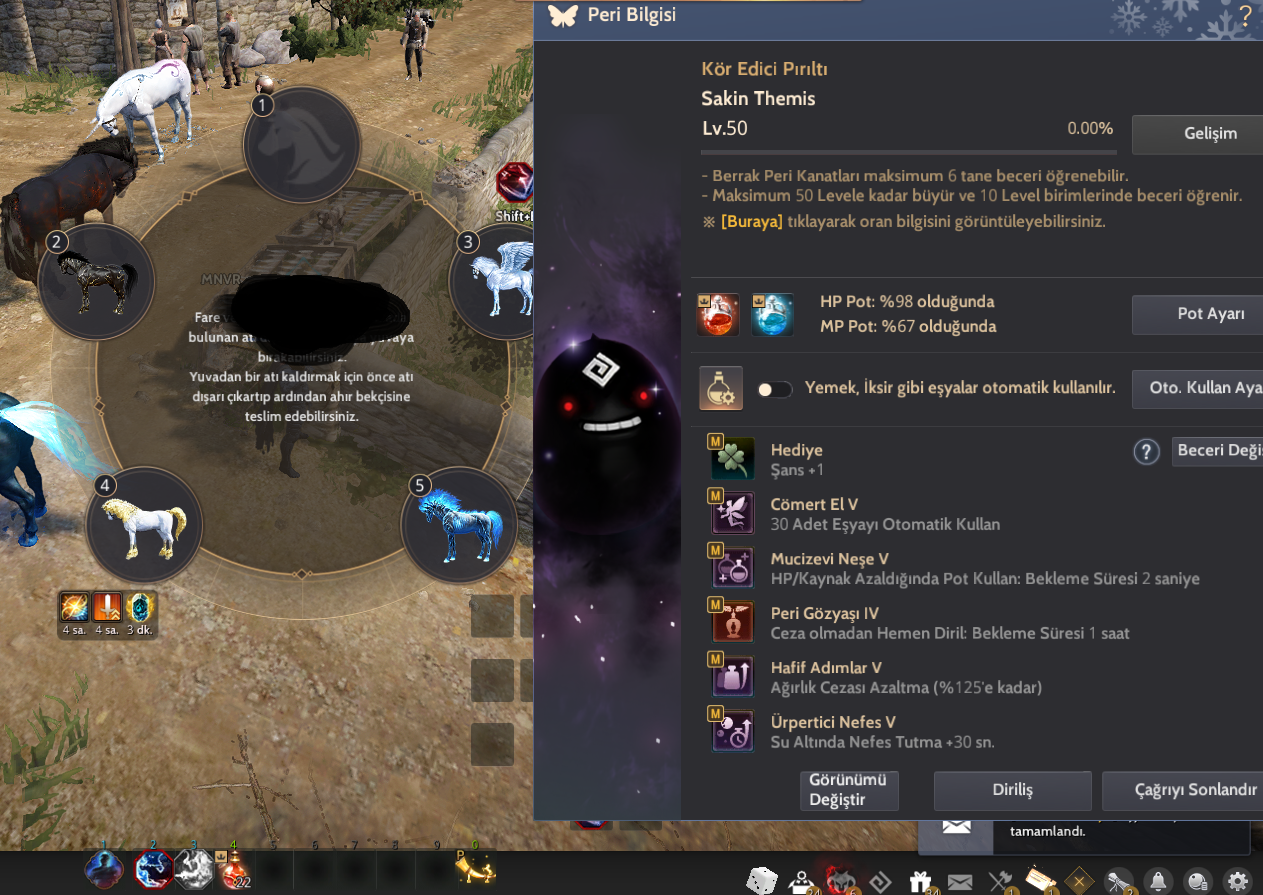Choose the golden-maned white horse in slot 4

[145, 524]
